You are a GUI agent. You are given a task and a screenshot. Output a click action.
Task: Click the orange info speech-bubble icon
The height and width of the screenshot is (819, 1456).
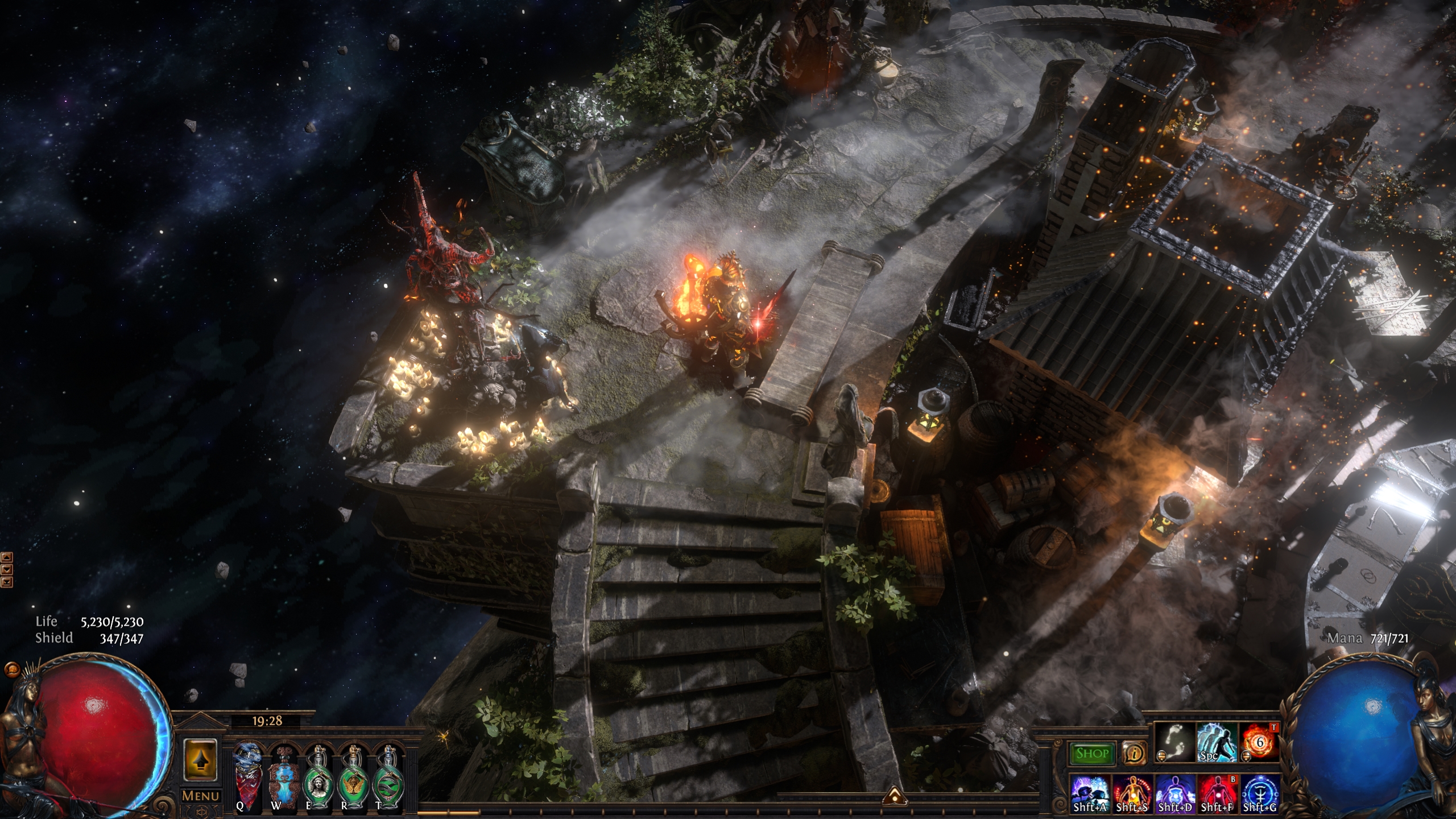(1134, 754)
